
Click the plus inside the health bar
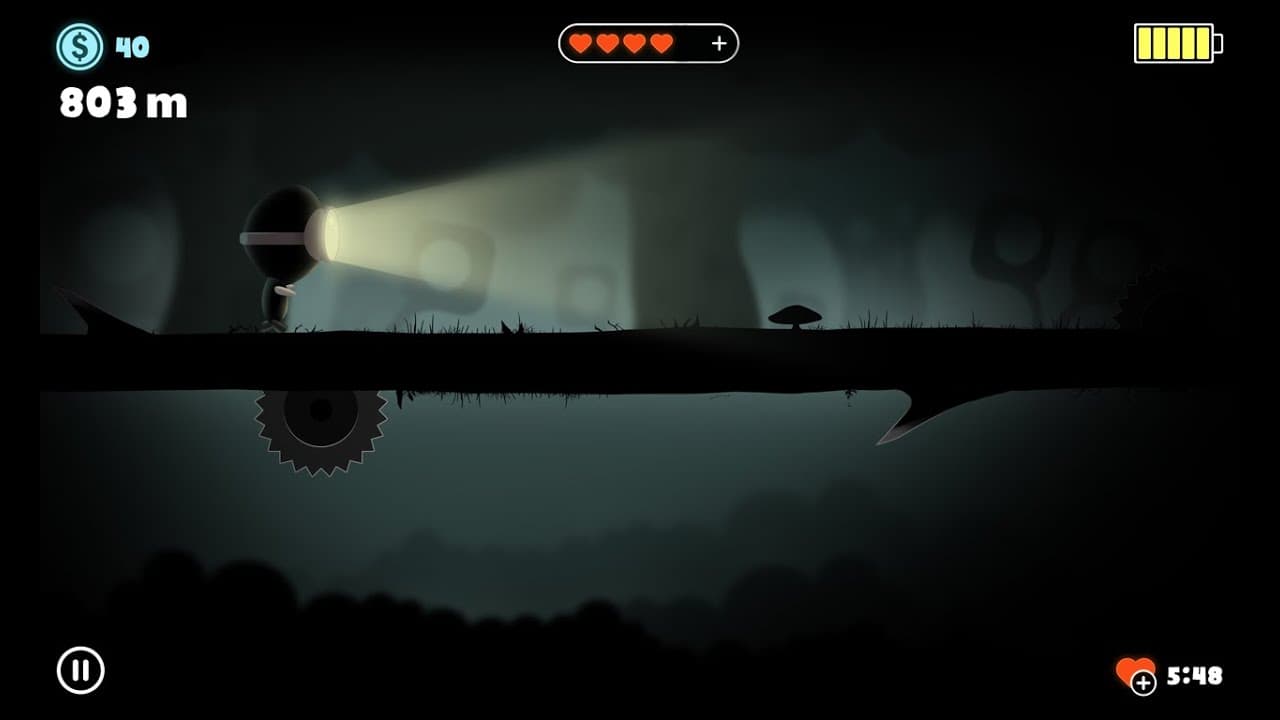[x=718, y=43]
